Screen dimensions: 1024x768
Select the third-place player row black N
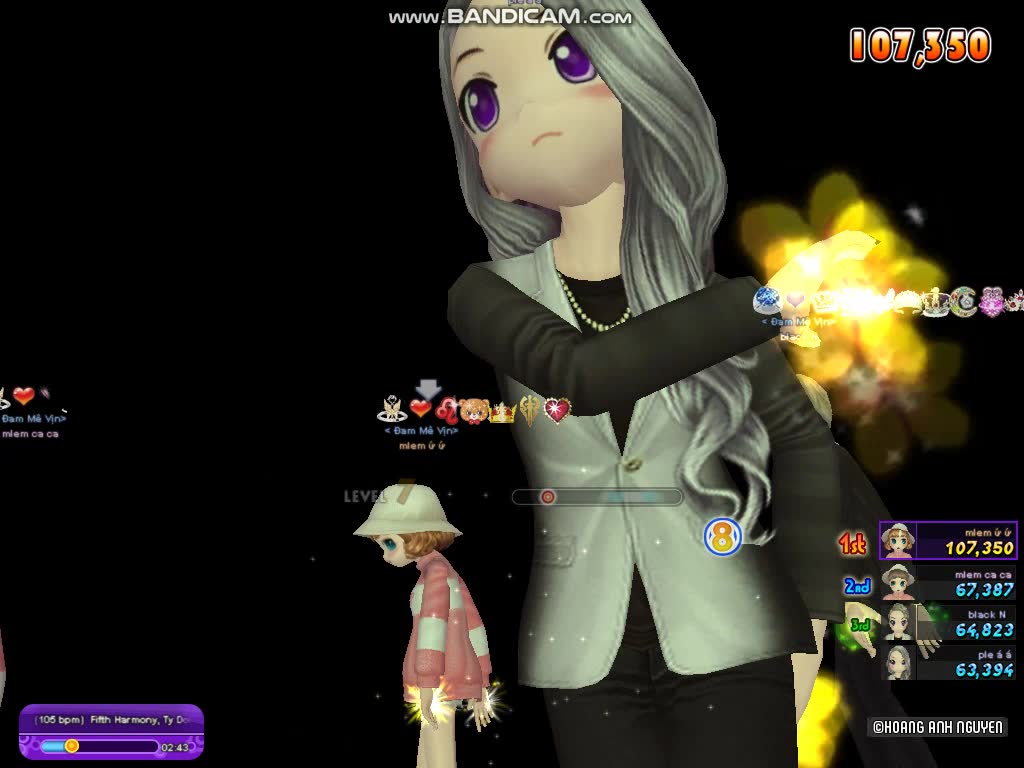948,622
